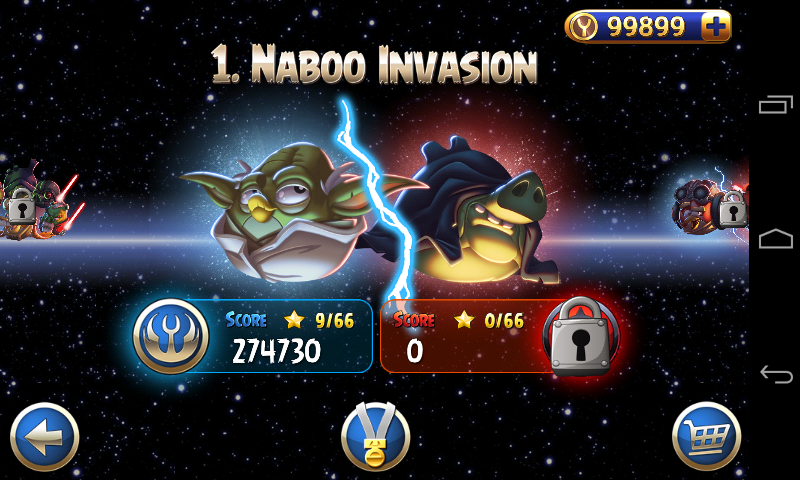Add credits with the plus button
Viewport: 800px width, 480px height.
pyautogui.click(x=715, y=27)
